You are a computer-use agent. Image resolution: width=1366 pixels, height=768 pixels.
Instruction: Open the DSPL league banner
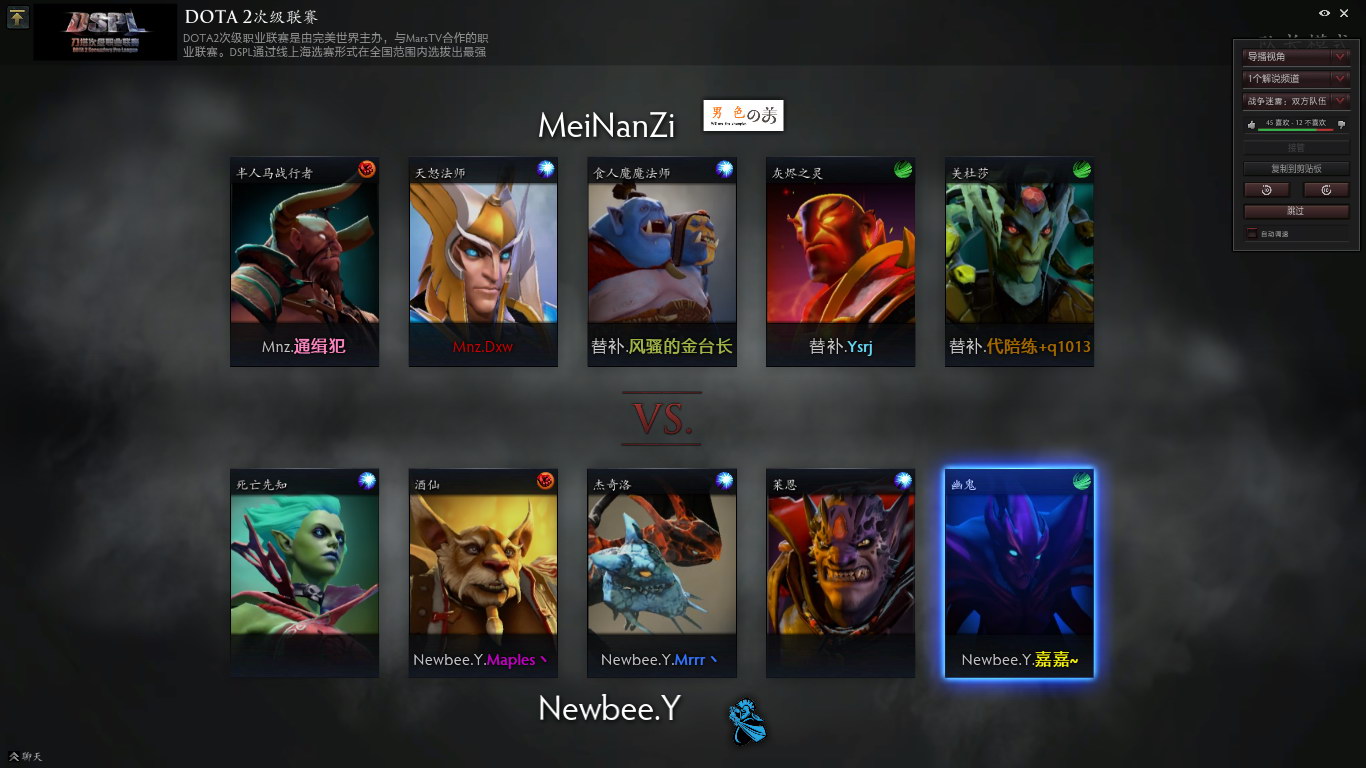(x=105, y=32)
